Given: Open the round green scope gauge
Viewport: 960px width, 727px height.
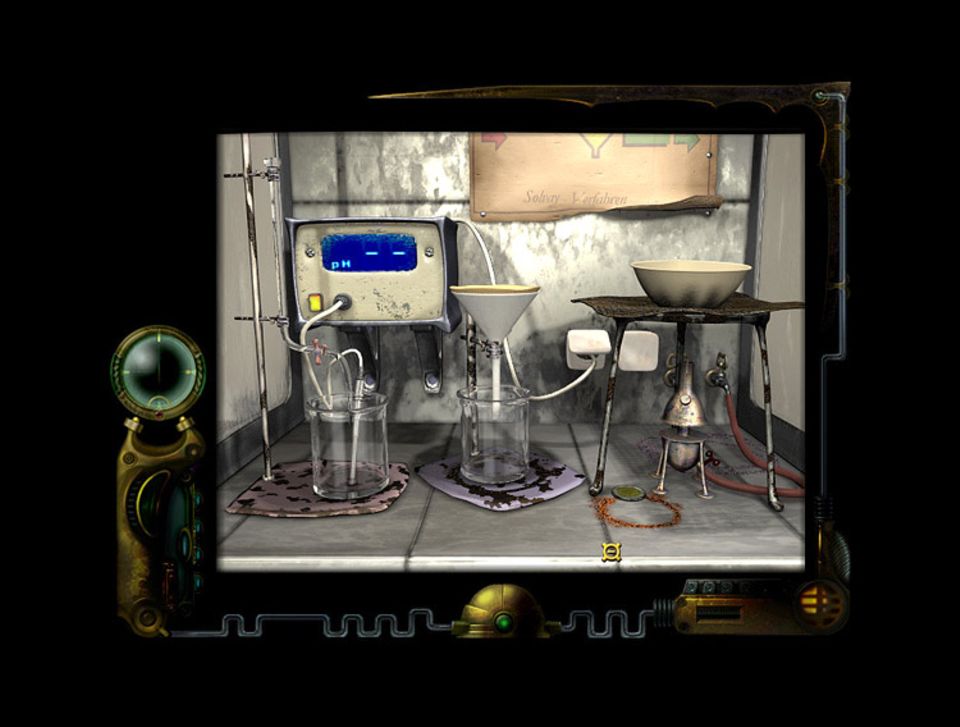Looking at the screenshot, I should tap(157, 370).
